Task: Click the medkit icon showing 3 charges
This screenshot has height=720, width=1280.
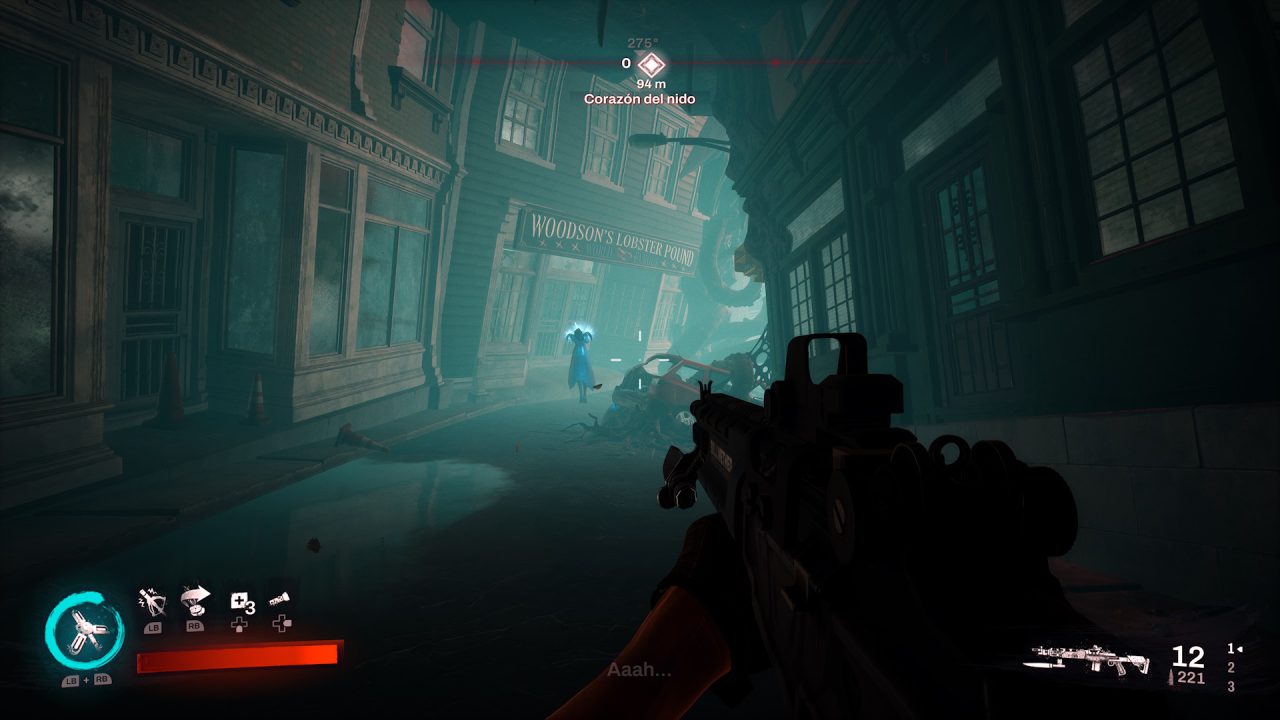Action: (243, 602)
